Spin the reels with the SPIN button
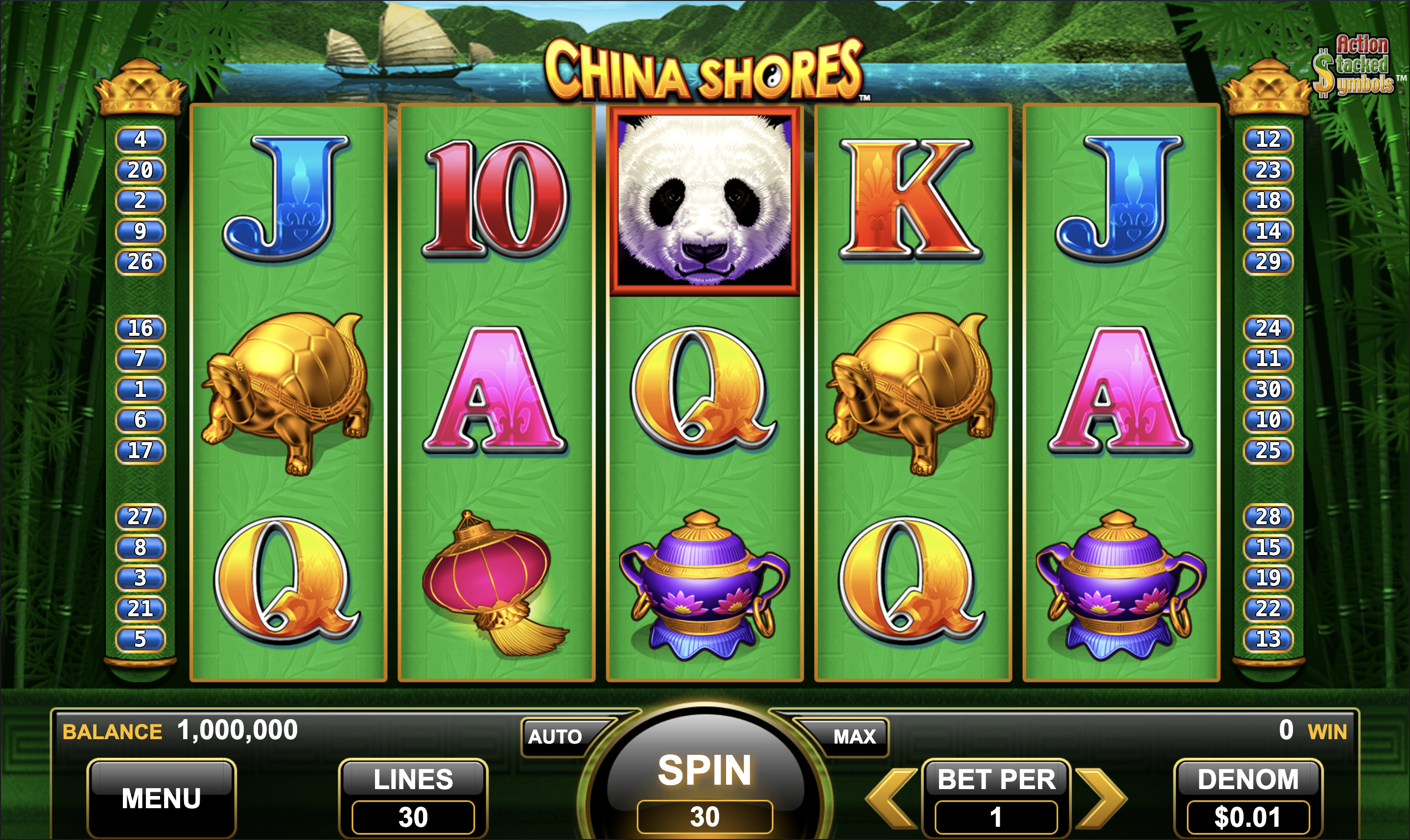Screen dimensions: 1410x840 click(704, 781)
